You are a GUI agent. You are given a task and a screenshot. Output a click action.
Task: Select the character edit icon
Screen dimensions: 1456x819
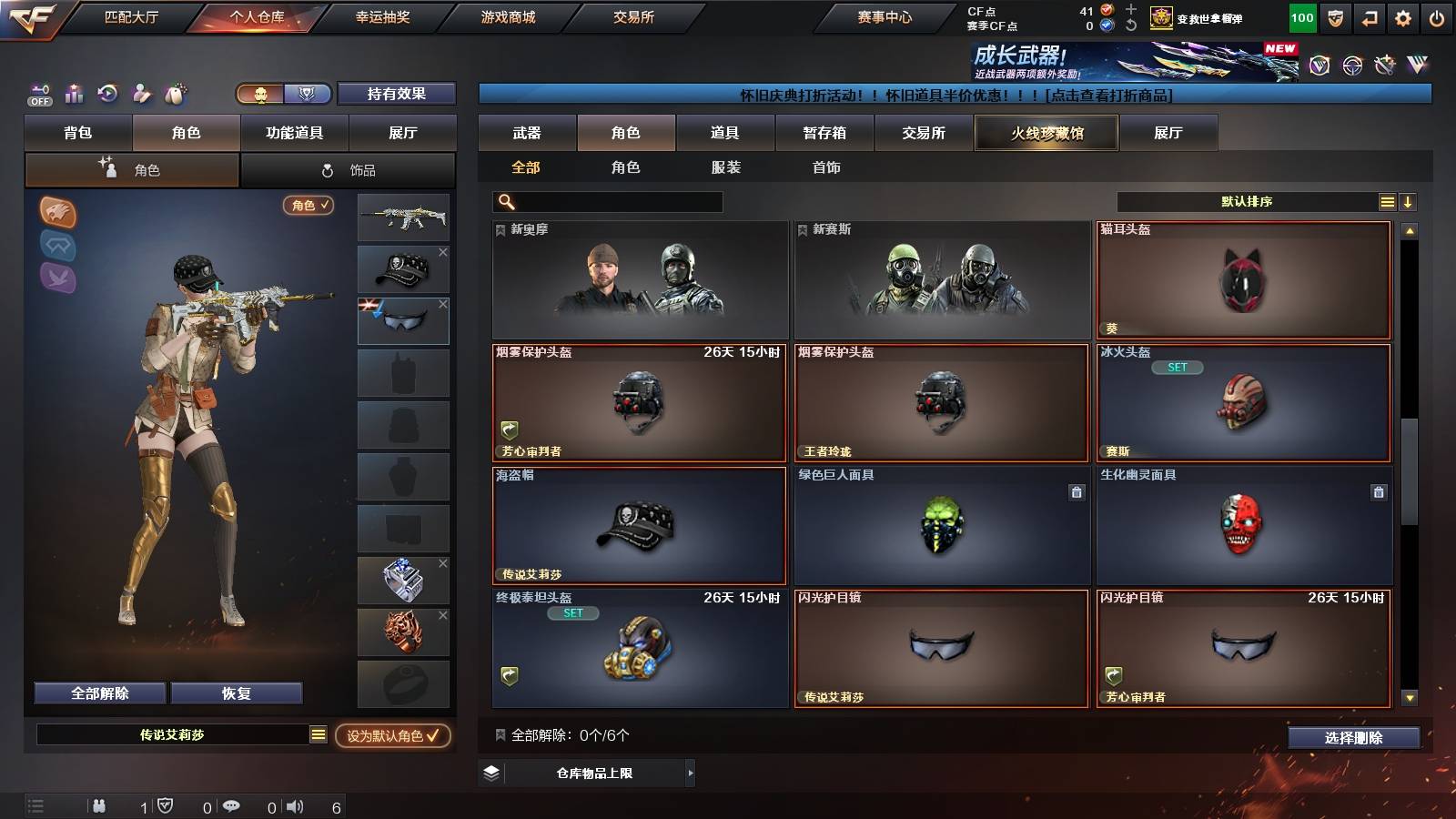click(x=141, y=94)
